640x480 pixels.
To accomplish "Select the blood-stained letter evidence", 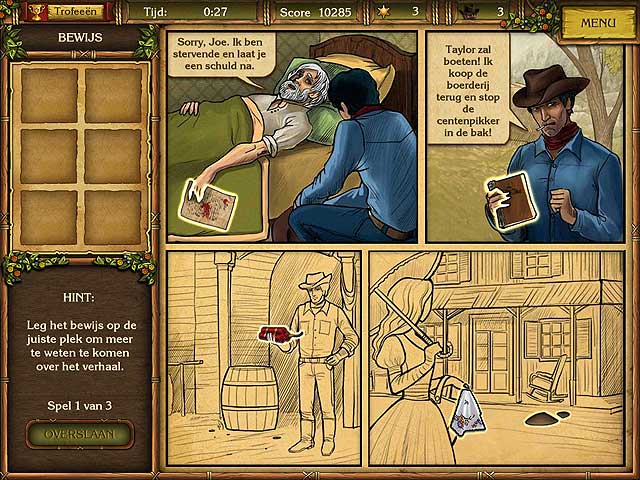I will tap(209, 207).
